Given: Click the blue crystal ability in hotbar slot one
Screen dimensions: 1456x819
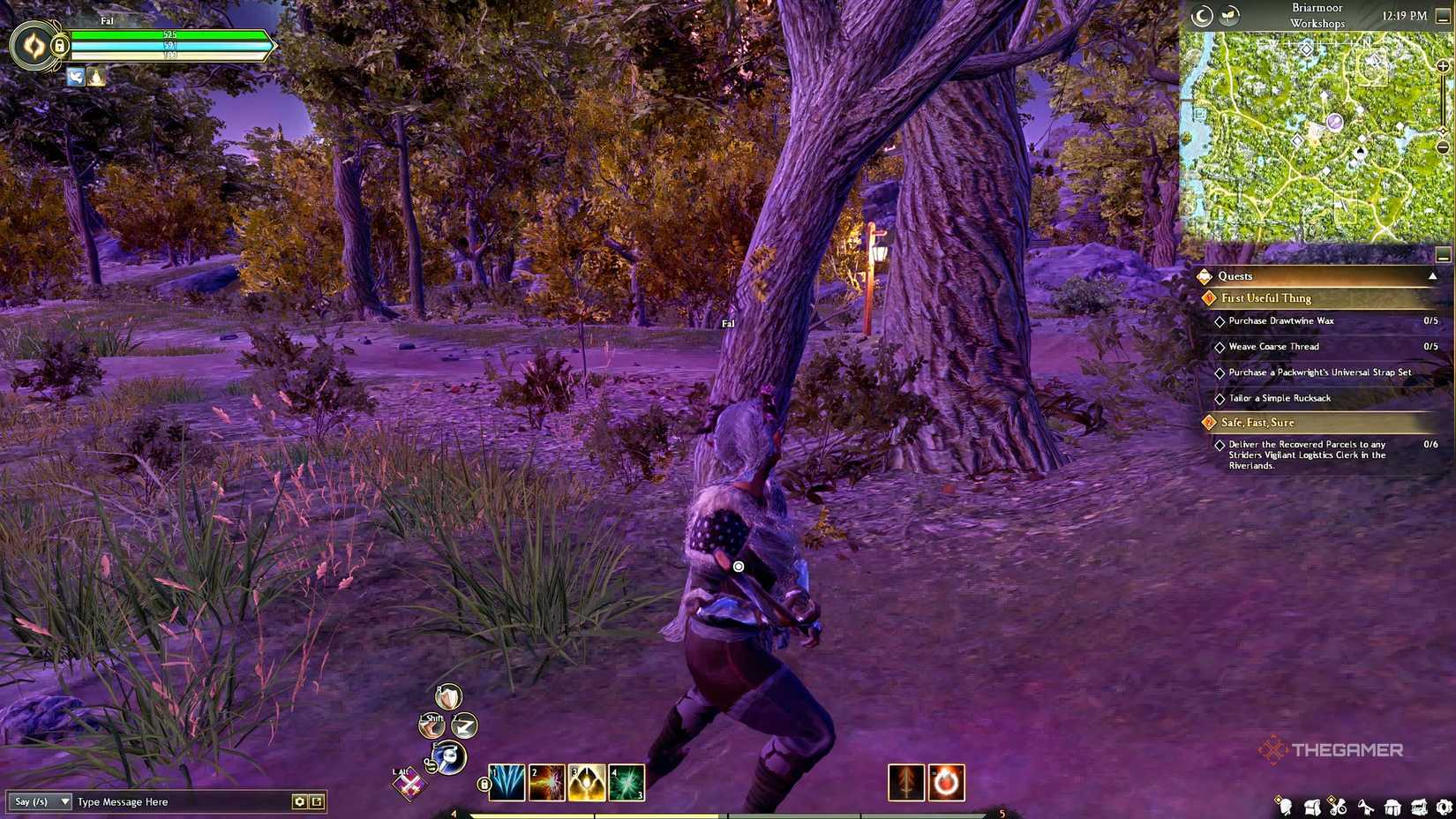Looking at the screenshot, I should coord(507,782).
